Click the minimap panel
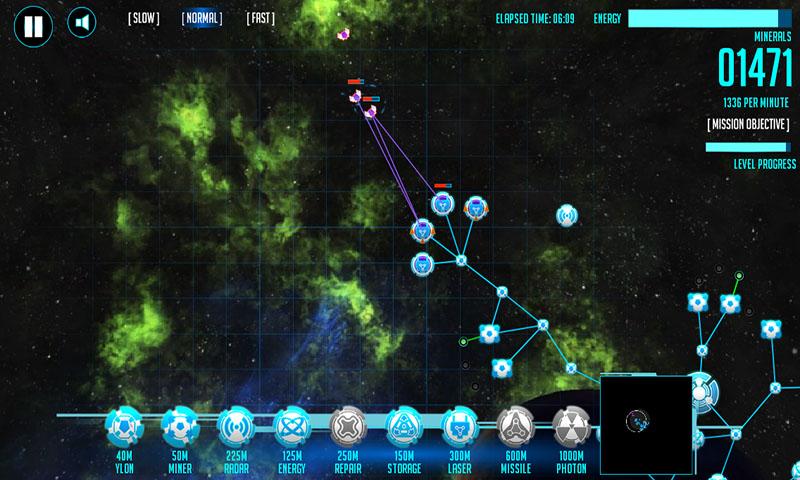 (646, 420)
